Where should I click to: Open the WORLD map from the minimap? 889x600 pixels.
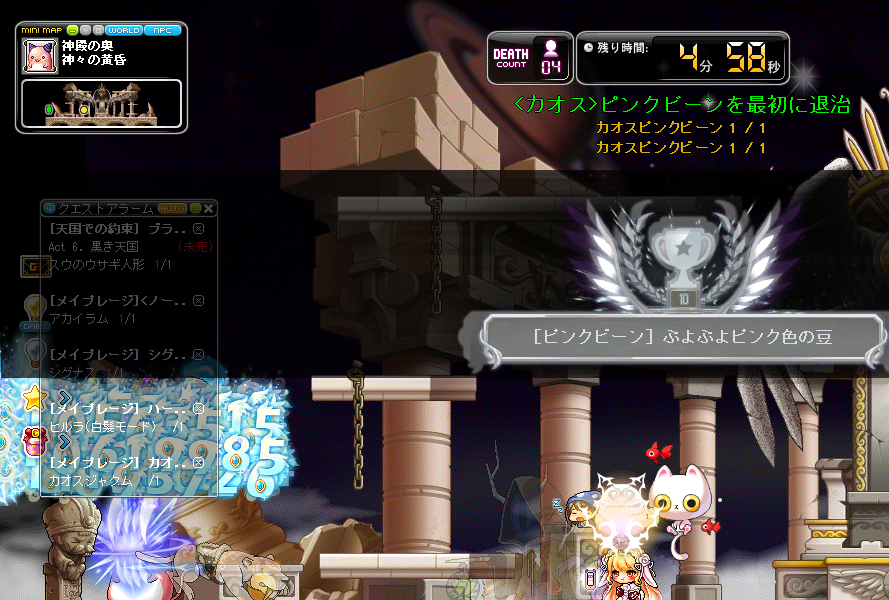124,30
